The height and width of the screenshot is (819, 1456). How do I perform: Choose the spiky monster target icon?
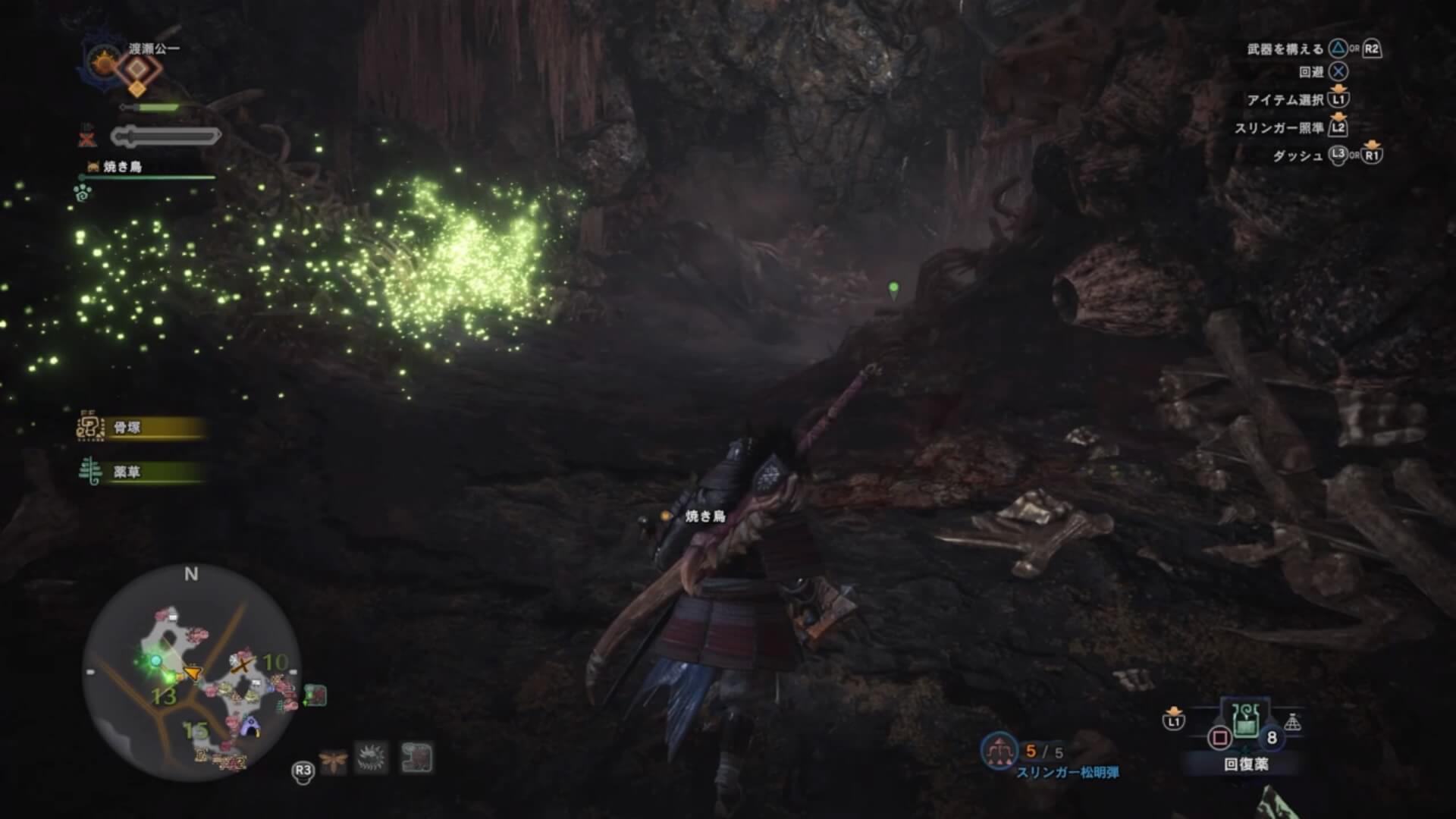pyautogui.click(x=373, y=758)
